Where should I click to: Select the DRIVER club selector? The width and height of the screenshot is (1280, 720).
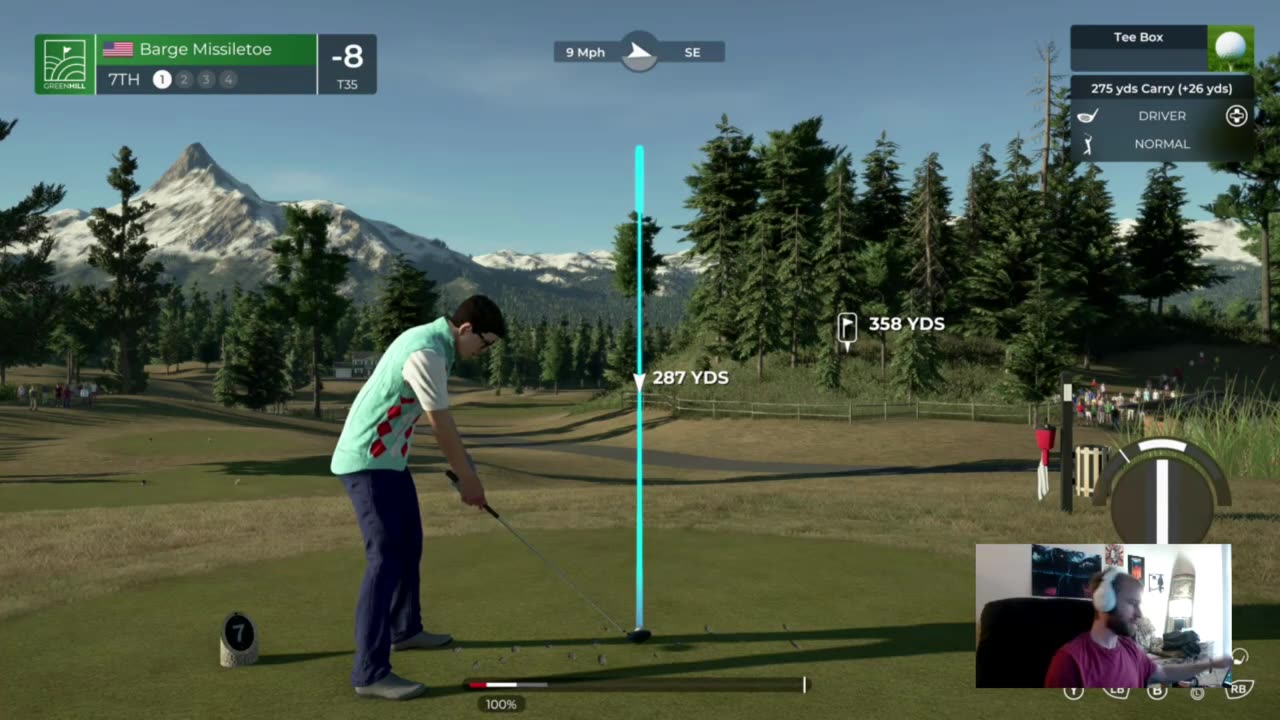[x=1161, y=116]
